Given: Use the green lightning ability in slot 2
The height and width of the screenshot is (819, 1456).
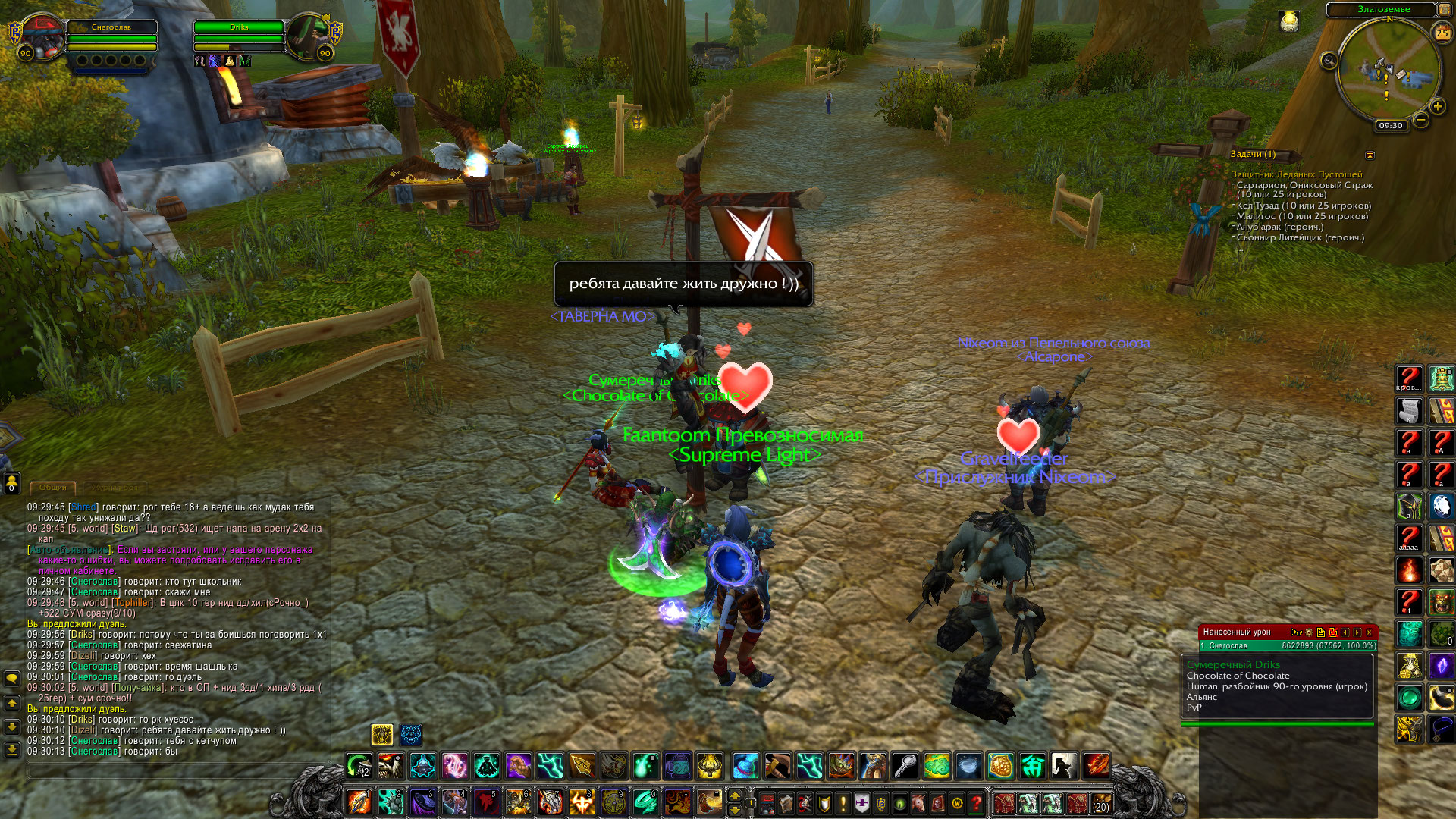Looking at the screenshot, I should [390, 802].
